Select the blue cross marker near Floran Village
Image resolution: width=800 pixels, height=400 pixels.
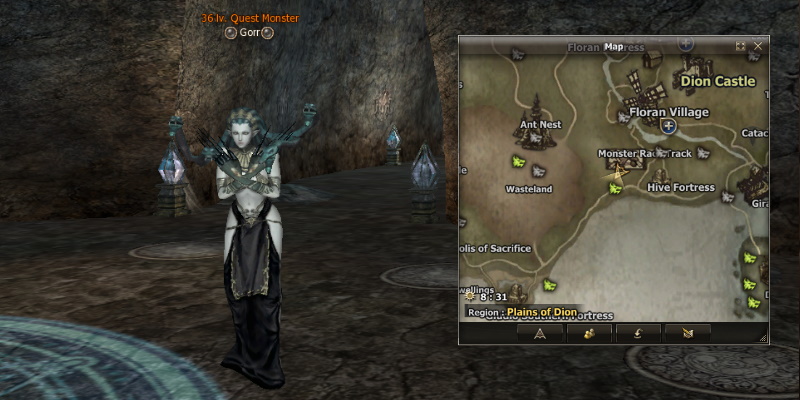(668, 127)
